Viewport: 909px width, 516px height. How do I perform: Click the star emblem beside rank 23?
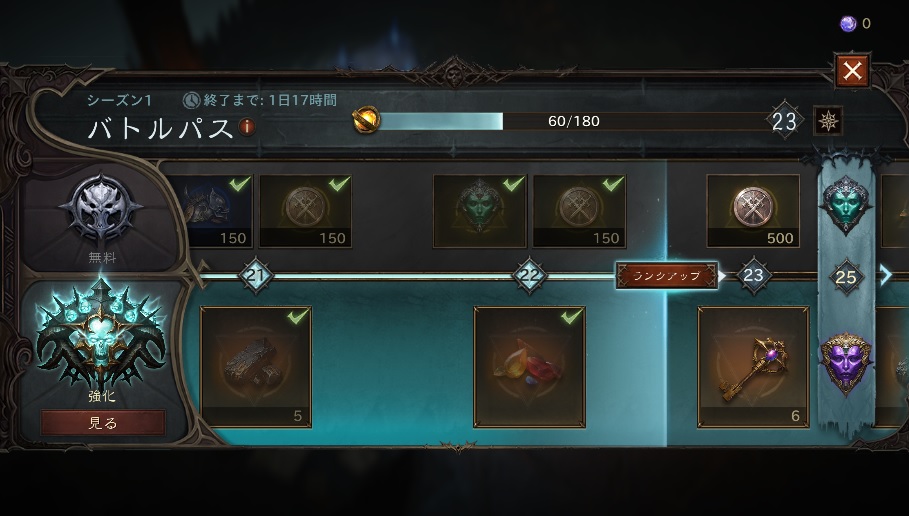pyautogui.click(x=828, y=121)
